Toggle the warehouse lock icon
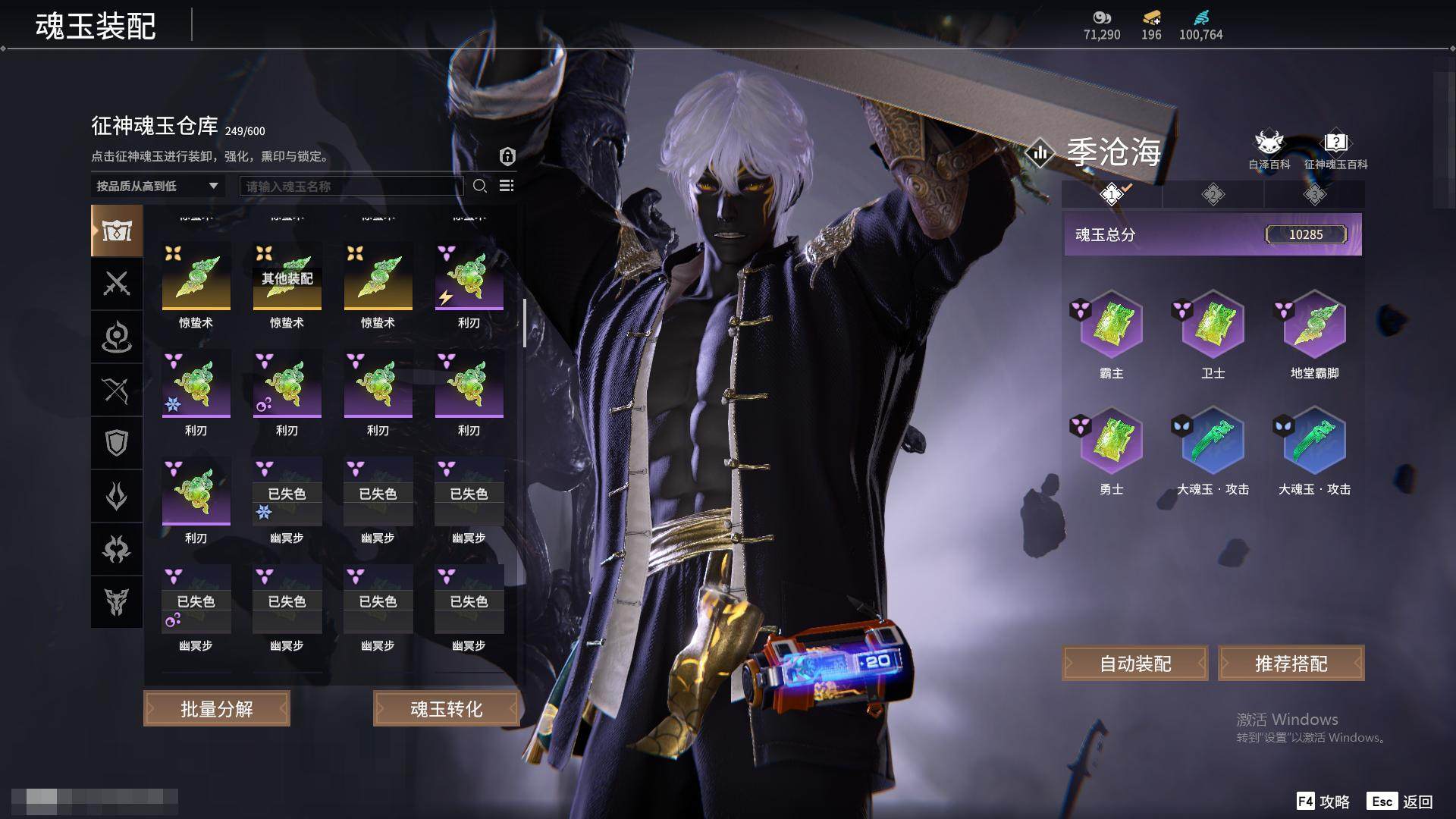Image resolution: width=1456 pixels, height=819 pixels. click(507, 156)
